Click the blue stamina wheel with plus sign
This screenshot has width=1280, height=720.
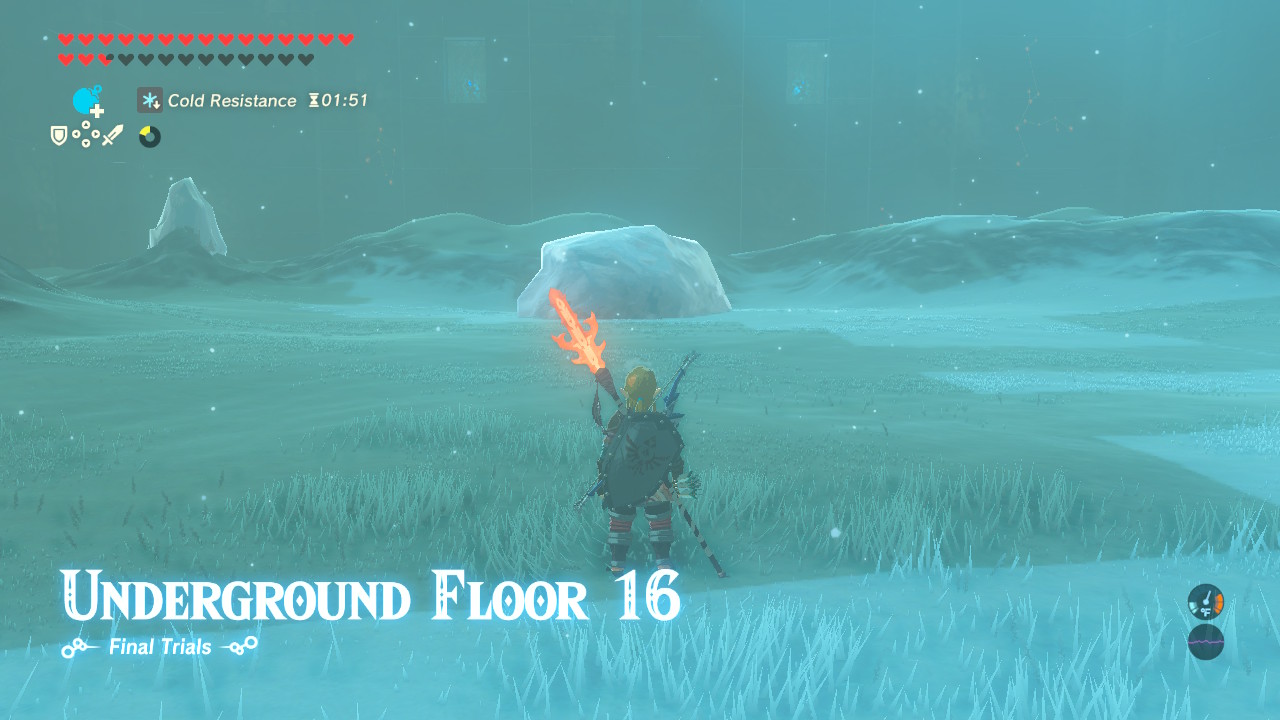click(x=86, y=100)
